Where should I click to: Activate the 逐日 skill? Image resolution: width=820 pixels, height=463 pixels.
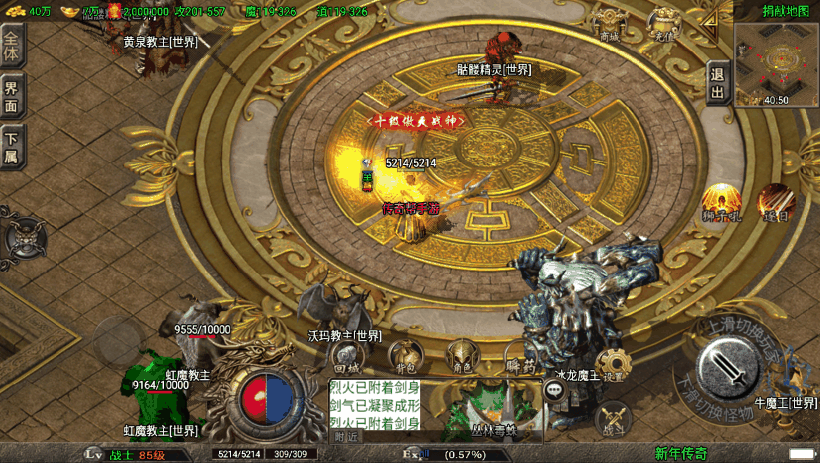point(775,201)
